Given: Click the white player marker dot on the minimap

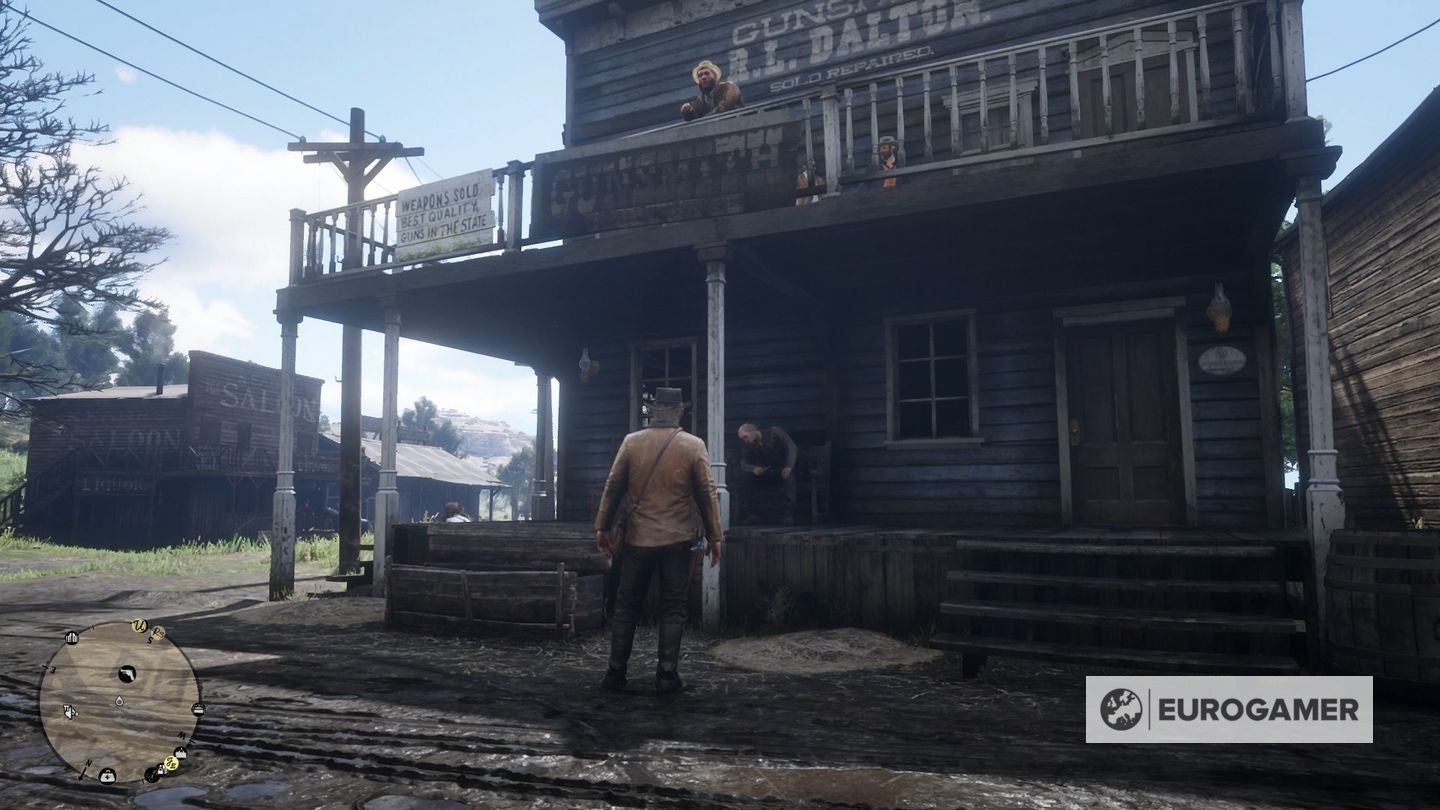Looking at the screenshot, I should pos(120,701).
